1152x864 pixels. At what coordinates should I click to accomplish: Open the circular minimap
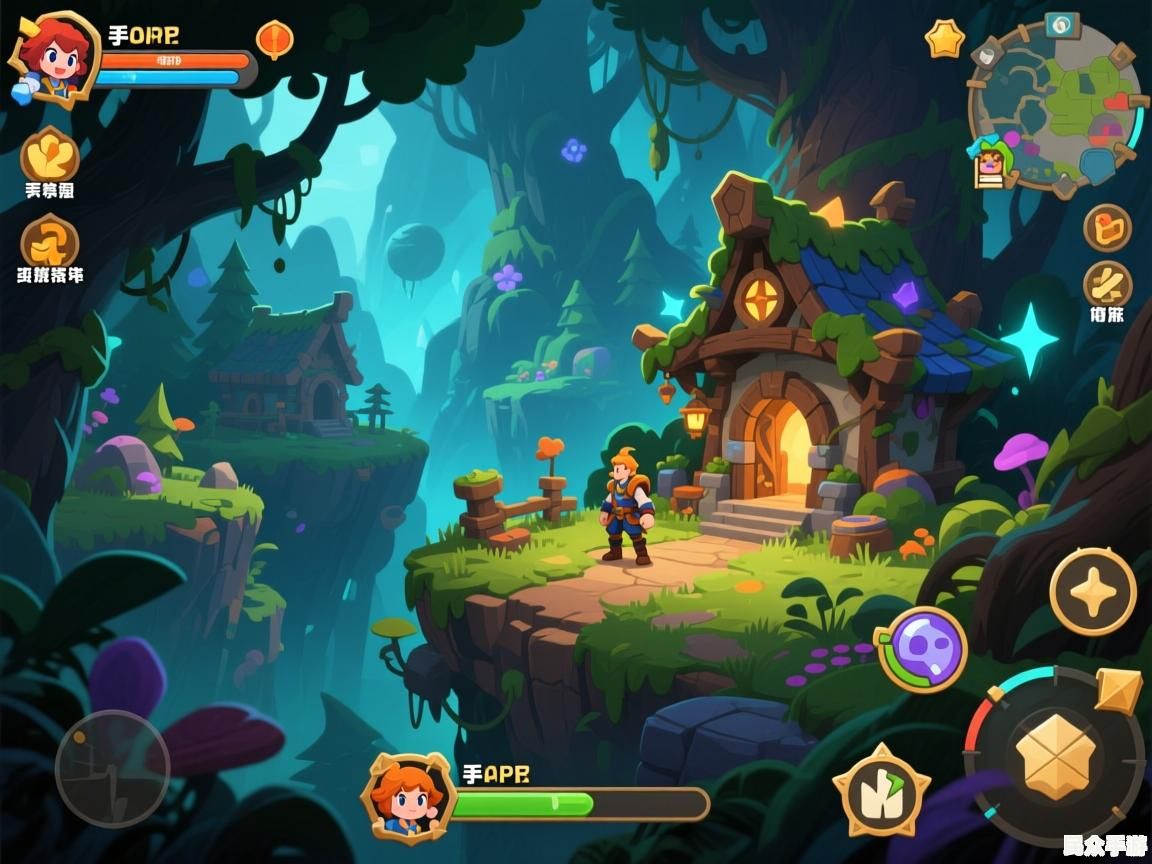[1057, 106]
